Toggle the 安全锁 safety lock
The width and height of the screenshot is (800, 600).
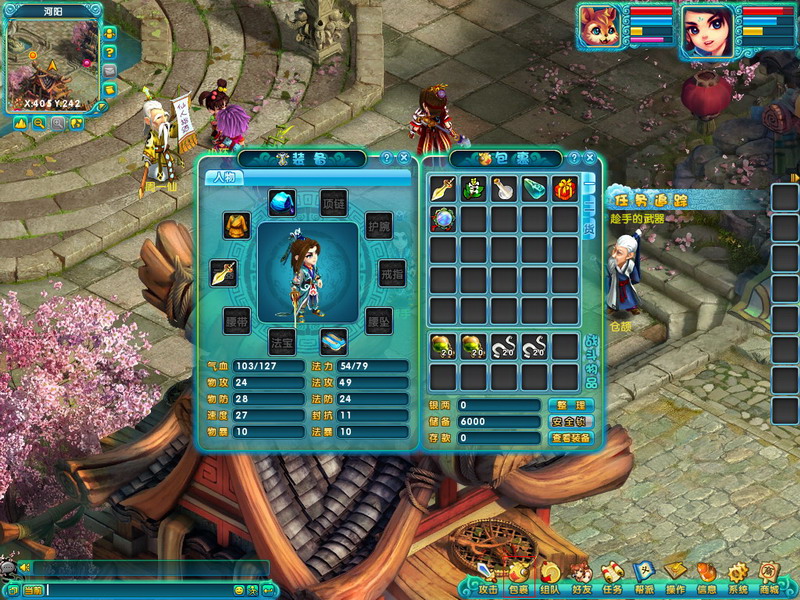tap(571, 421)
